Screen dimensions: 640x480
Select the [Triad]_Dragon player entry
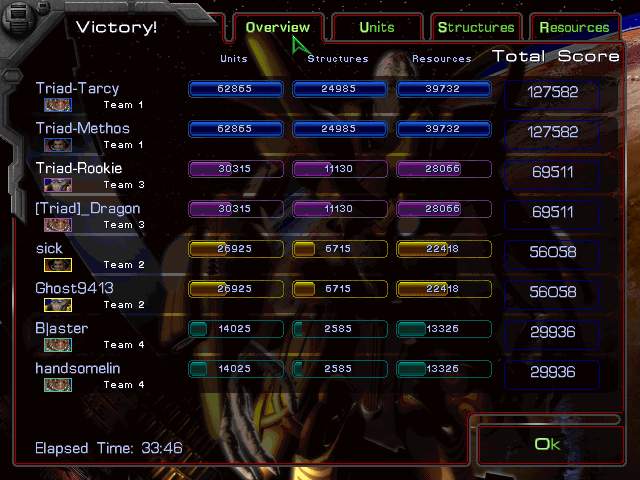88,209
